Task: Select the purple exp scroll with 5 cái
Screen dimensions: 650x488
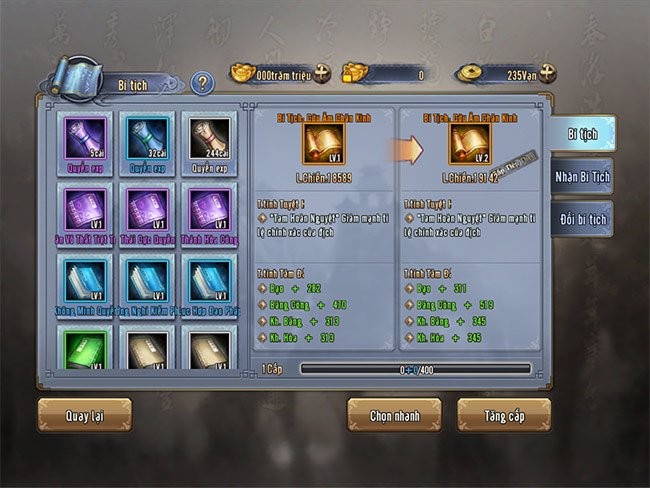Action: point(84,138)
